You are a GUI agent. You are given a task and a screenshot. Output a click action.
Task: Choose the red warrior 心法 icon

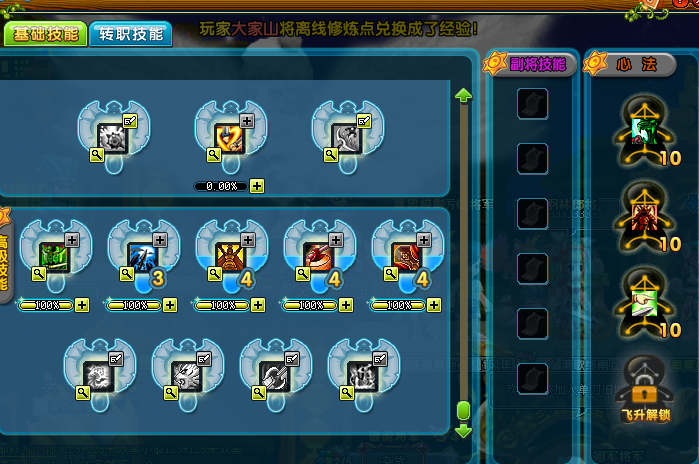(643, 214)
